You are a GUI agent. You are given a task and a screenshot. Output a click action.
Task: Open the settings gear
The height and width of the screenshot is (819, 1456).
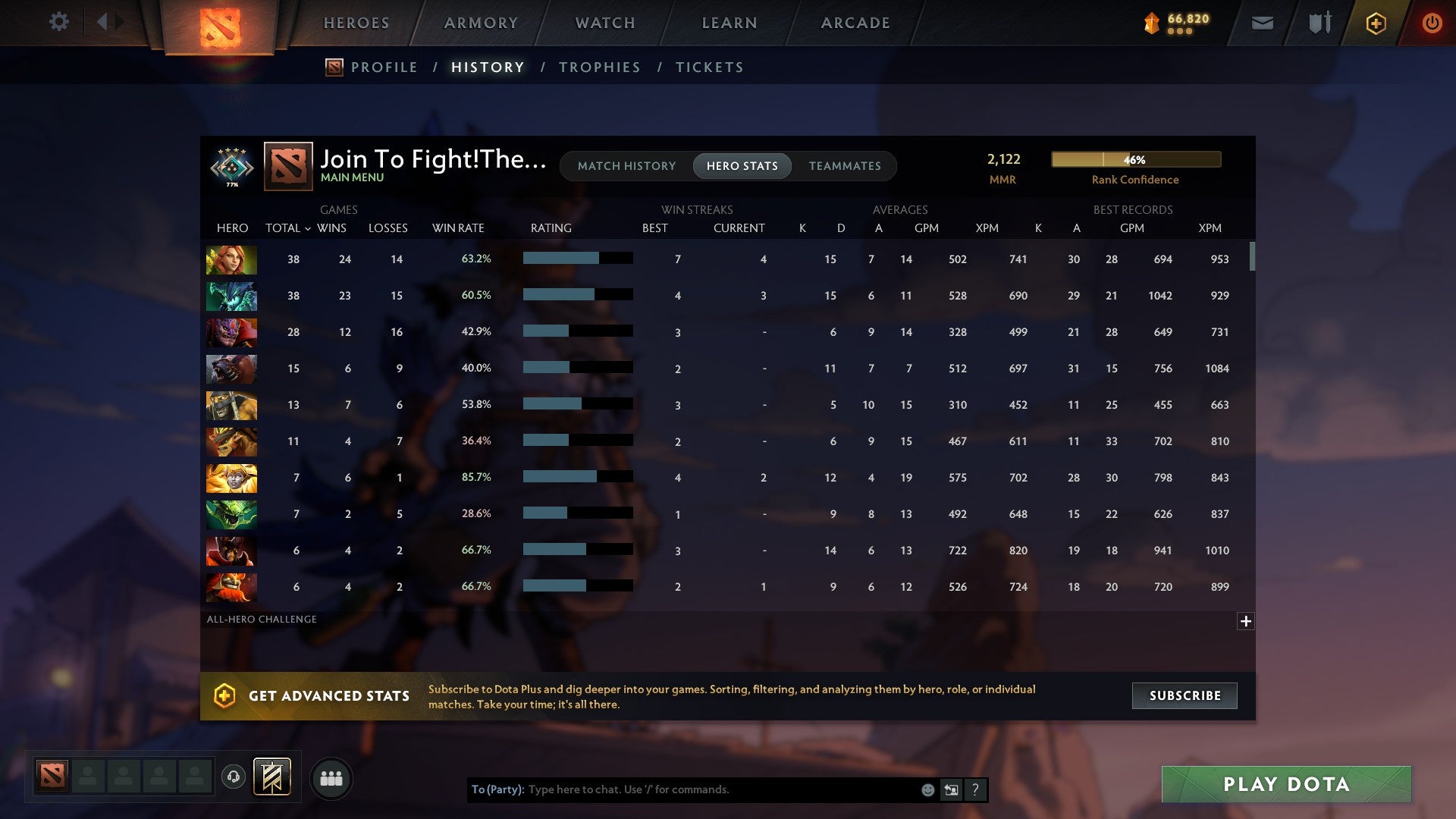click(59, 22)
